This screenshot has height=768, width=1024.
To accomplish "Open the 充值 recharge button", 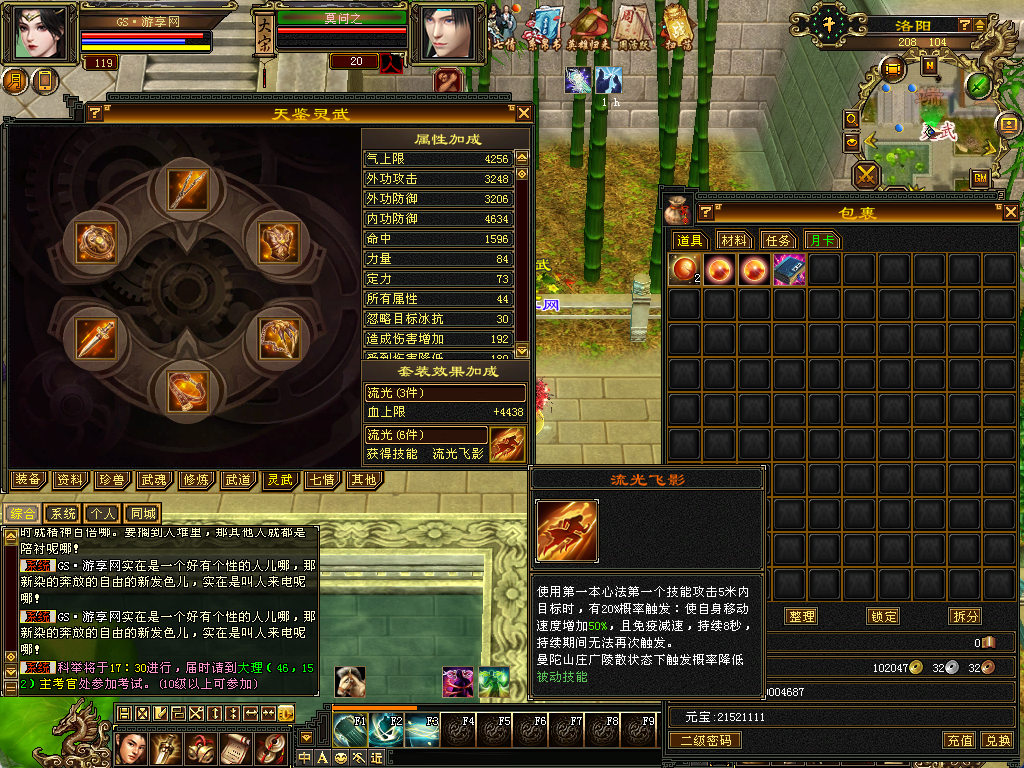I will (x=960, y=740).
